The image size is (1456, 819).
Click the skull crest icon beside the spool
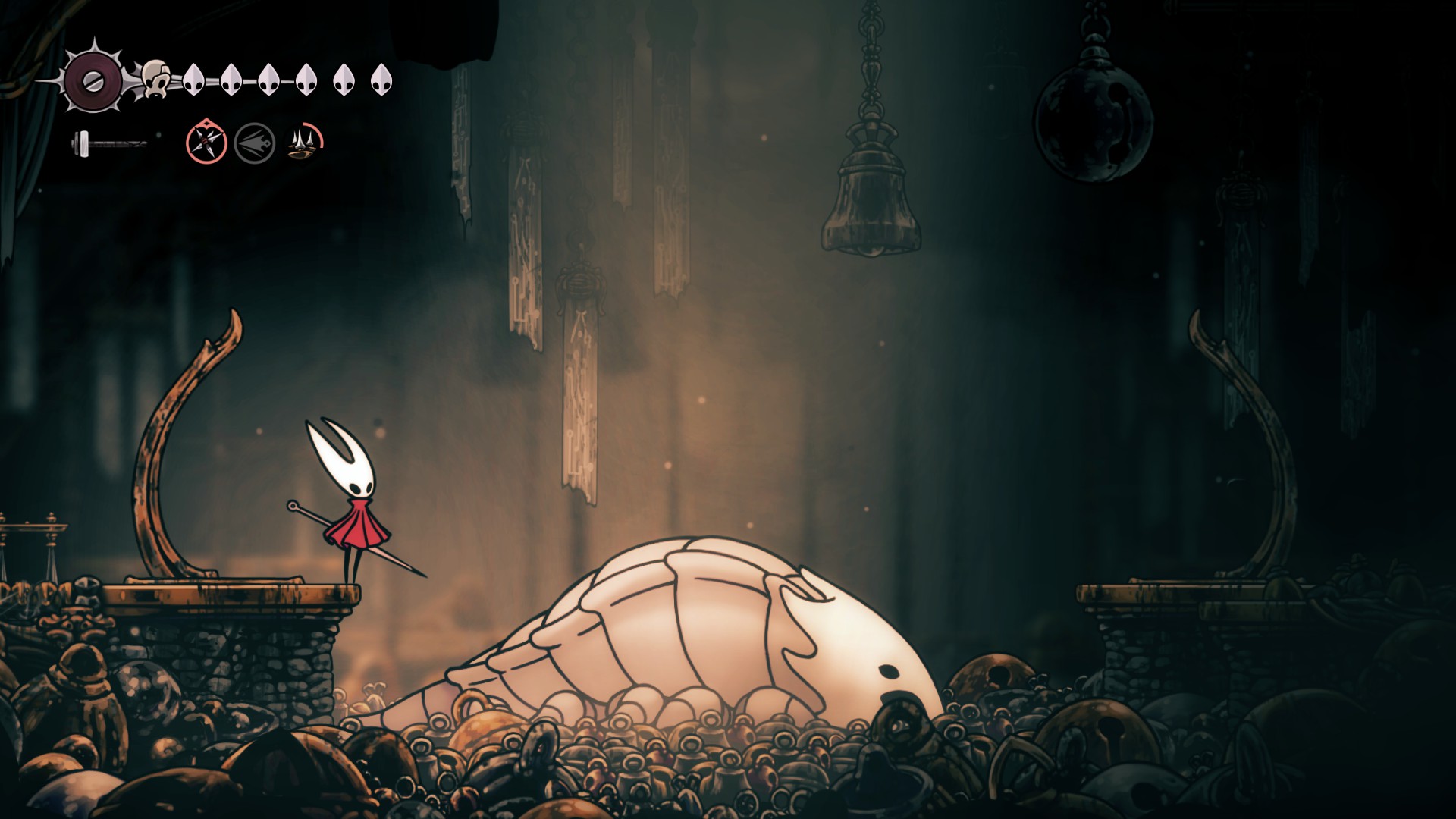click(155, 78)
